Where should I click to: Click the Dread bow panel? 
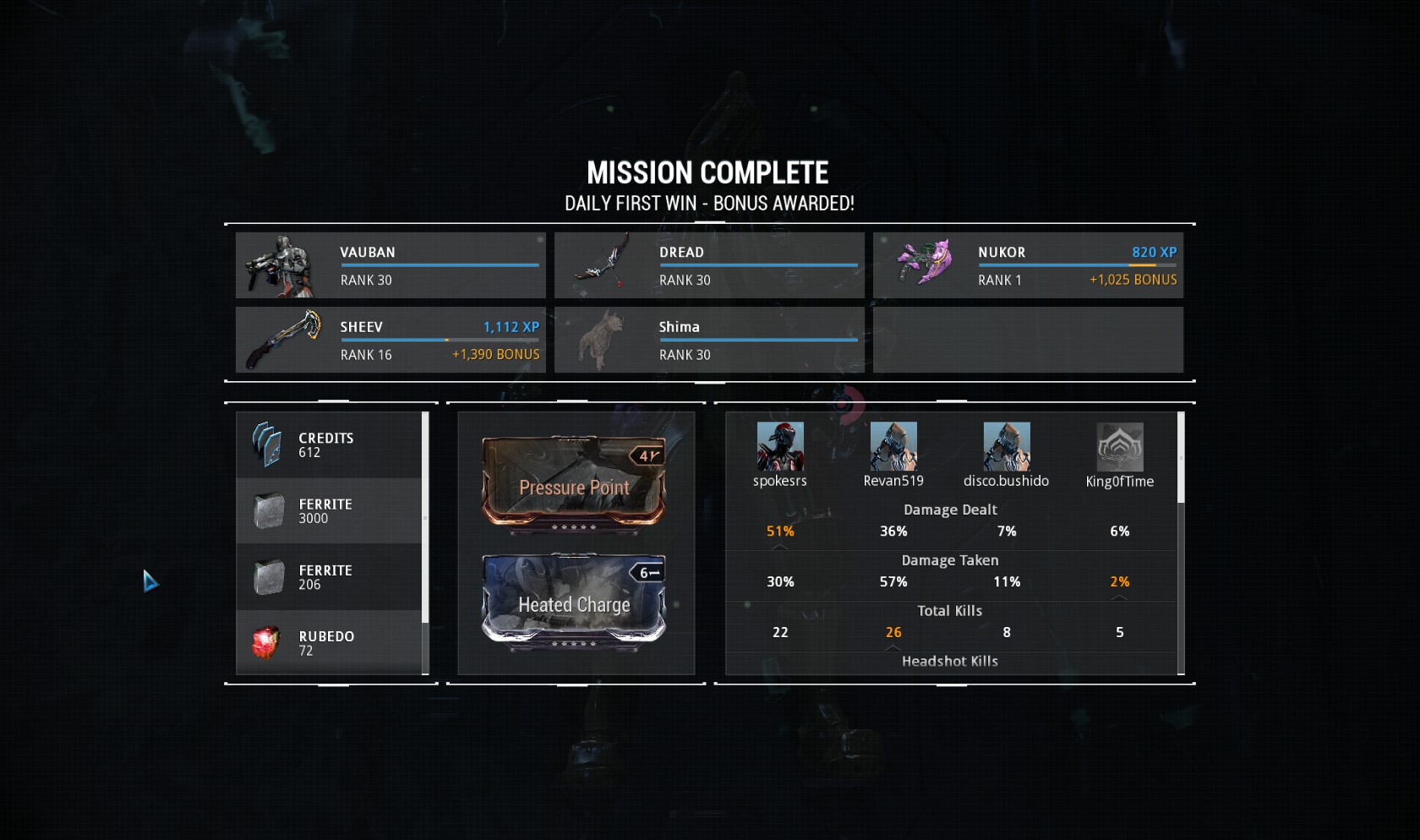click(709, 265)
